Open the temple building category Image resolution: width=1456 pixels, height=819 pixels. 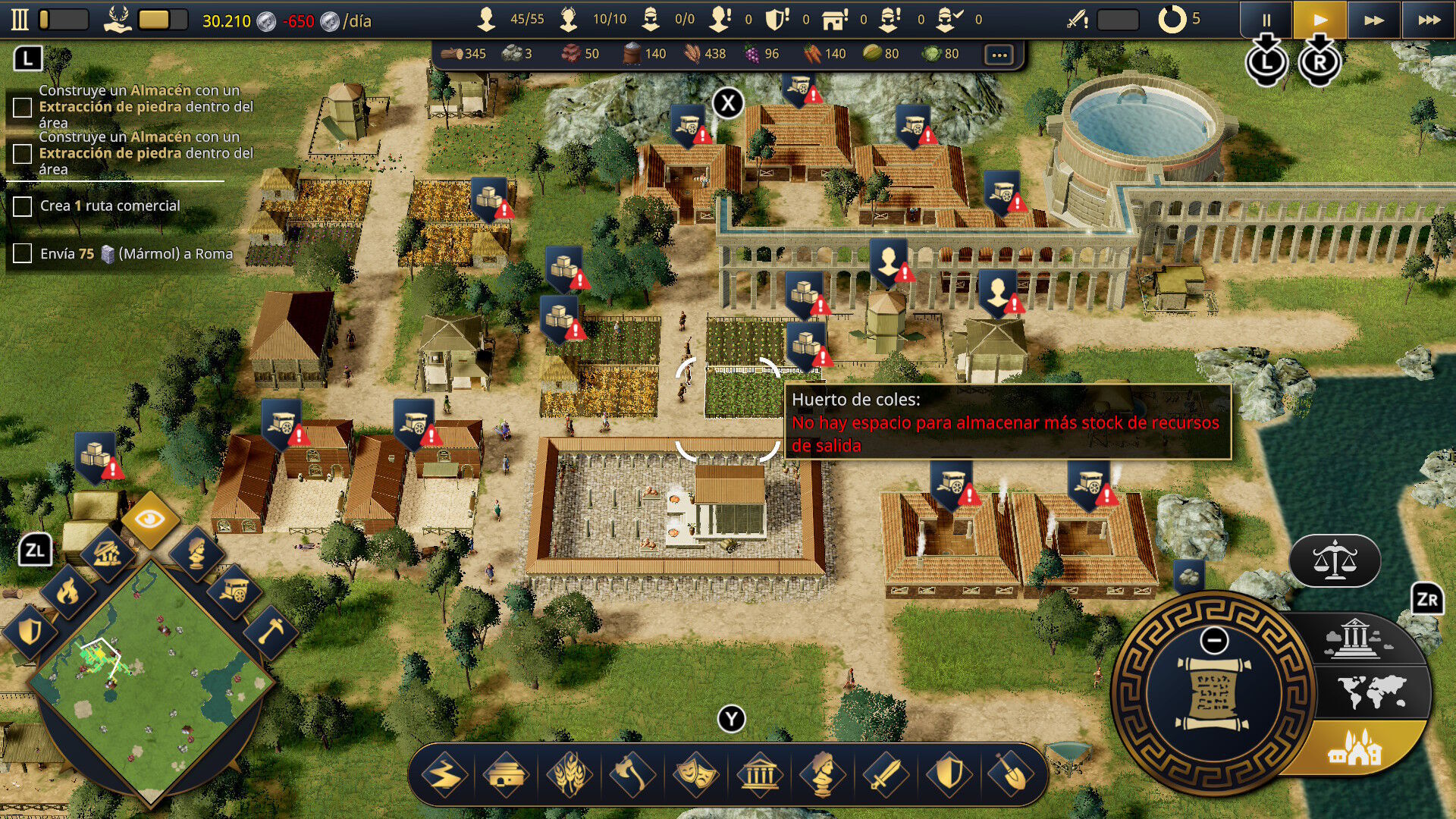759,775
